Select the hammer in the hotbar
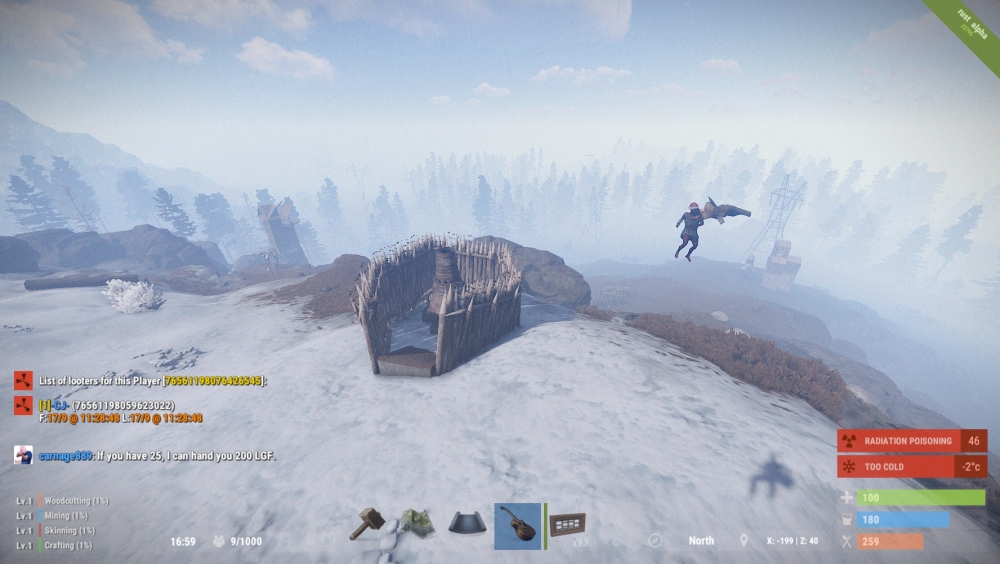1000x564 pixels. click(x=367, y=523)
